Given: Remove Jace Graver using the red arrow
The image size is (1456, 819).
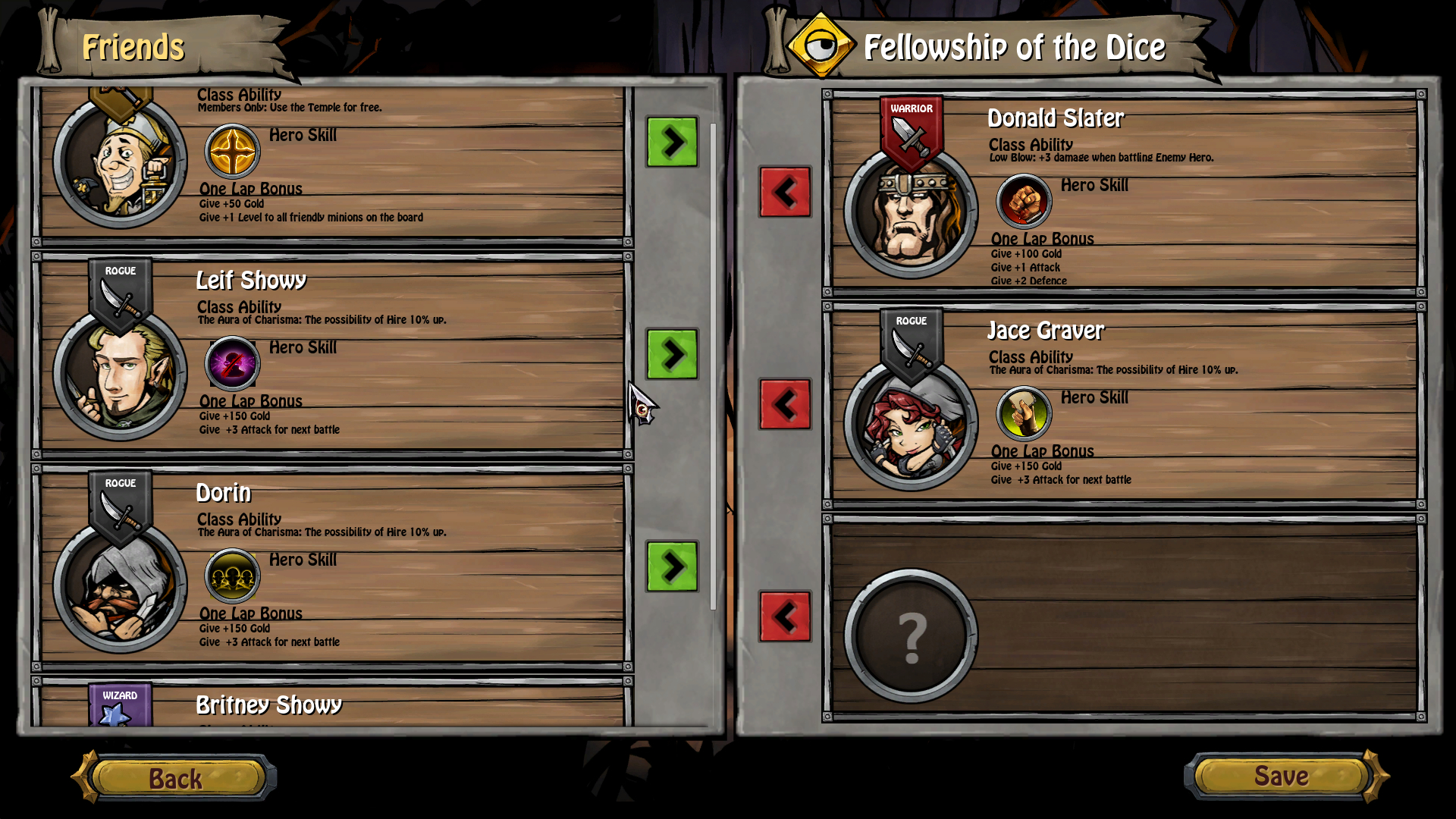Looking at the screenshot, I should [785, 403].
